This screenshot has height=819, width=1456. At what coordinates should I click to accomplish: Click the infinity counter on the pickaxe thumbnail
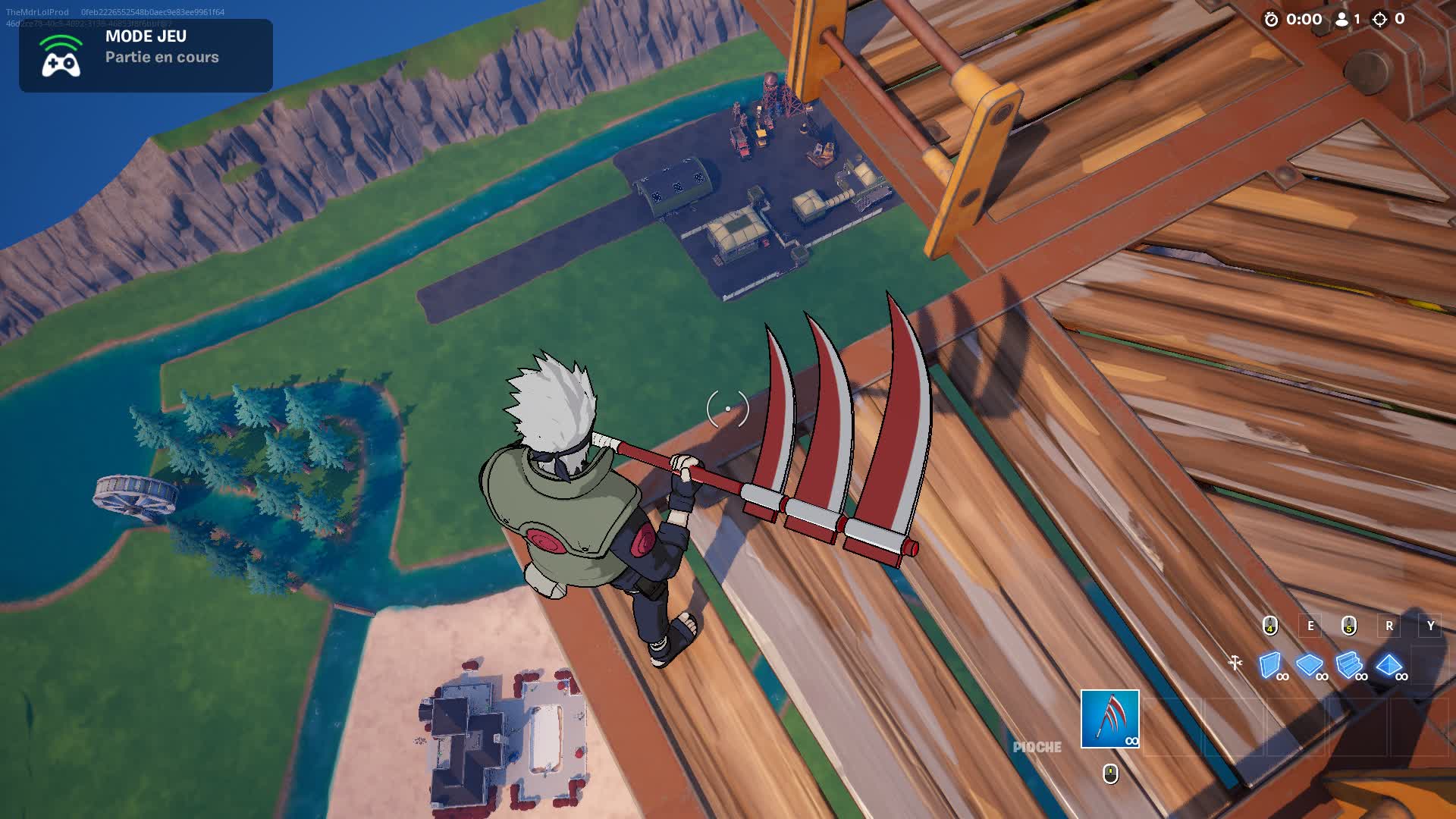[x=1132, y=741]
